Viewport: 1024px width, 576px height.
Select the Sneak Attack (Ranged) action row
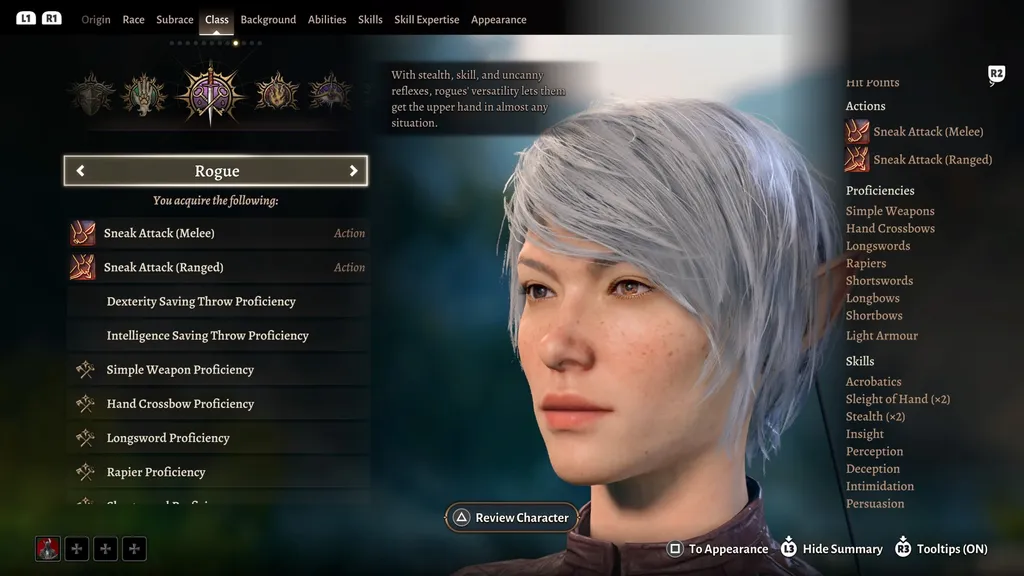pyautogui.click(x=218, y=267)
